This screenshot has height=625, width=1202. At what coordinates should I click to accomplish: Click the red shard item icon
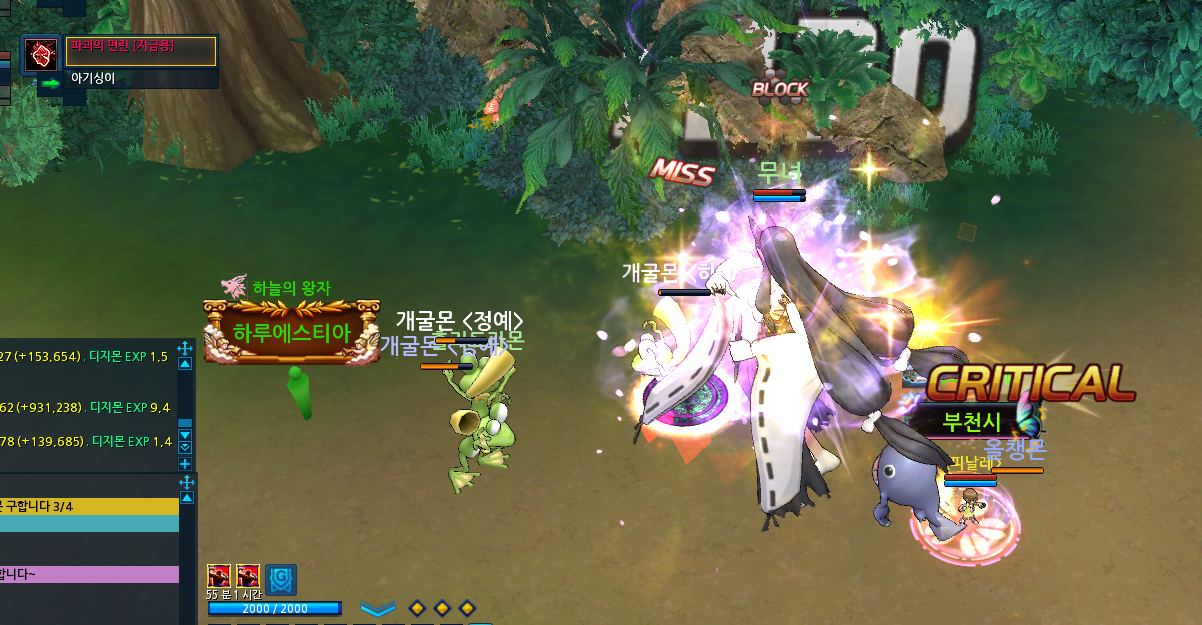41,53
